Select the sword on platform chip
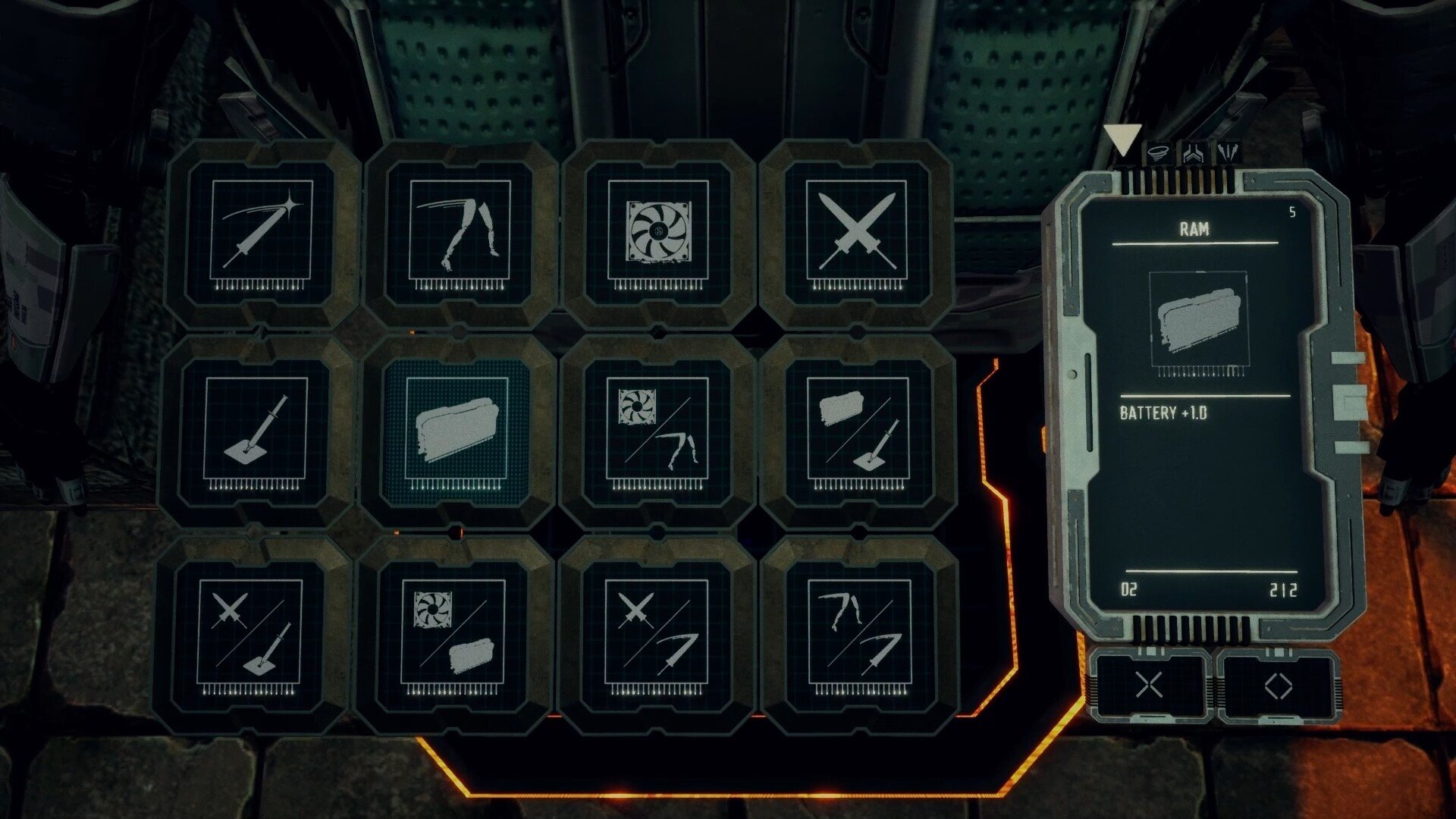Screen dimensions: 1456x819 (256, 431)
